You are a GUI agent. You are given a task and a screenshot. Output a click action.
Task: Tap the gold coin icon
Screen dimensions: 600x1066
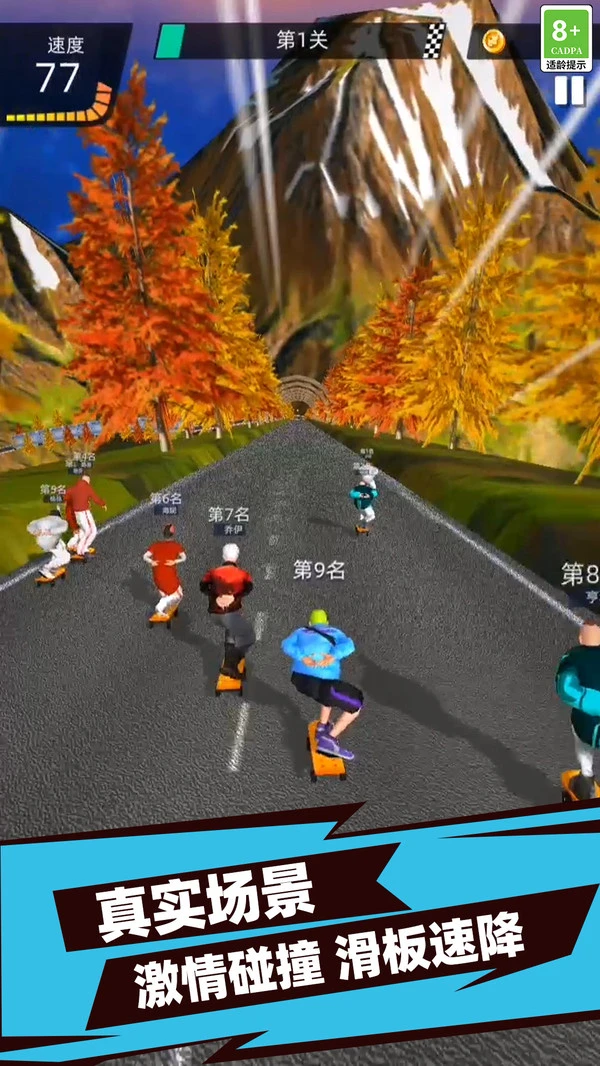click(x=493, y=42)
